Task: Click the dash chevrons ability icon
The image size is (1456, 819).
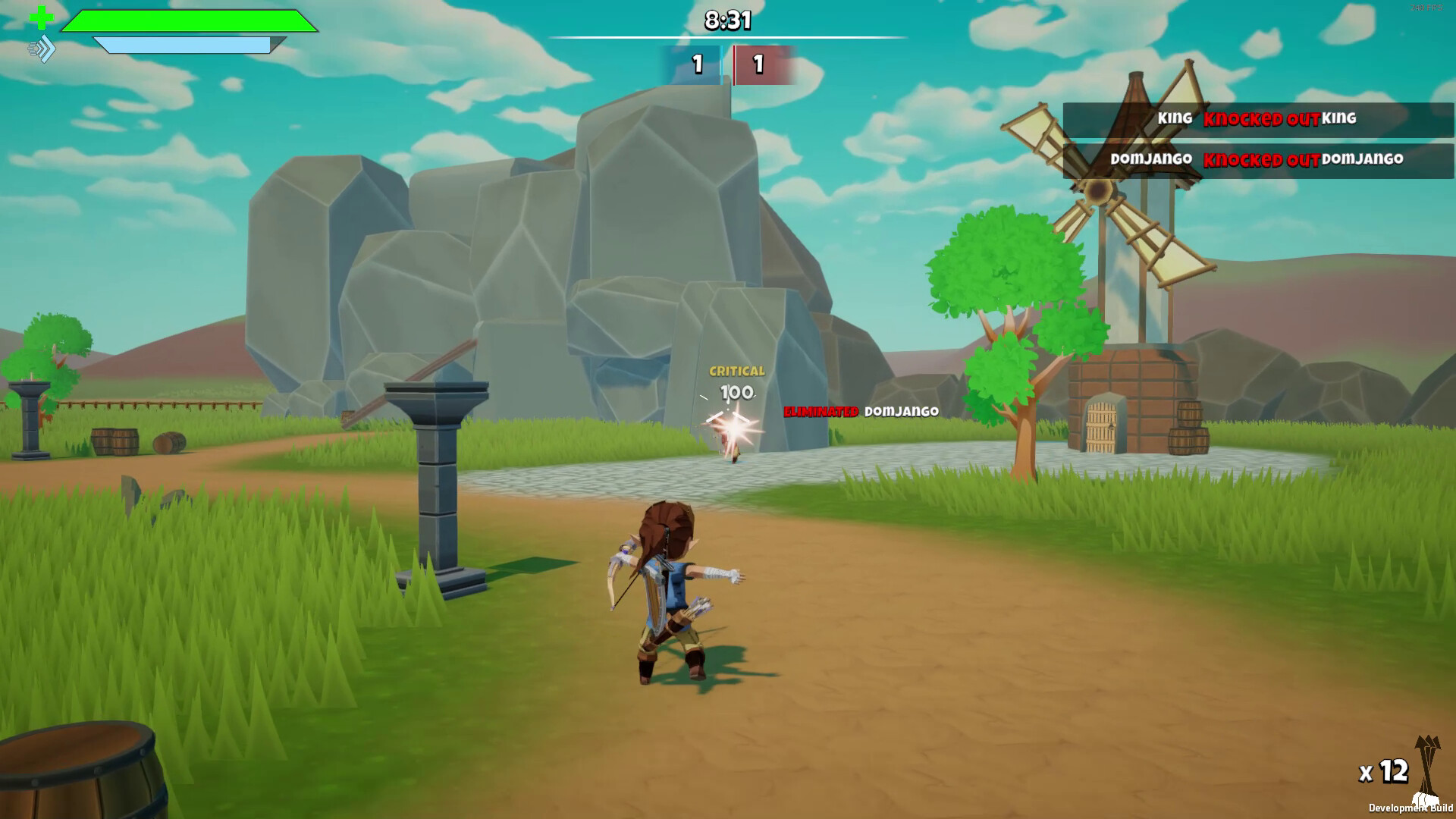Action: [x=42, y=49]
